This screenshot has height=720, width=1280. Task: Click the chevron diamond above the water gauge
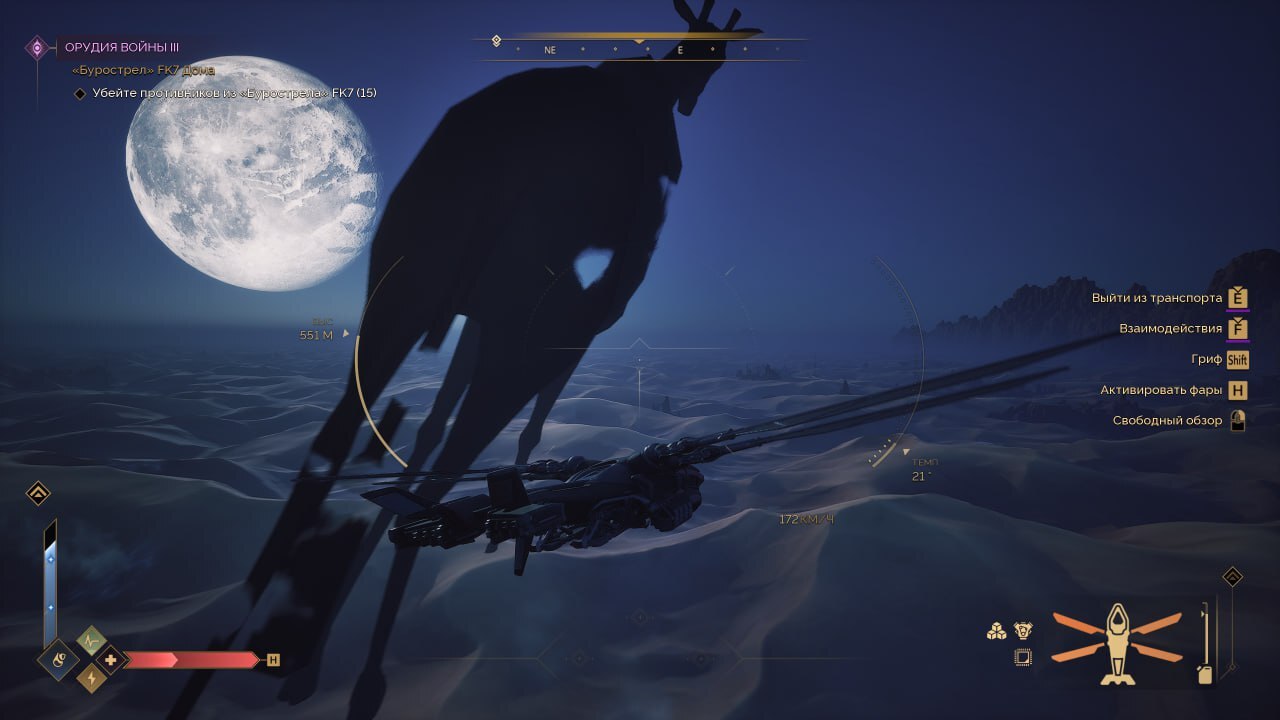pyautogui.click(x=38, y=493)
